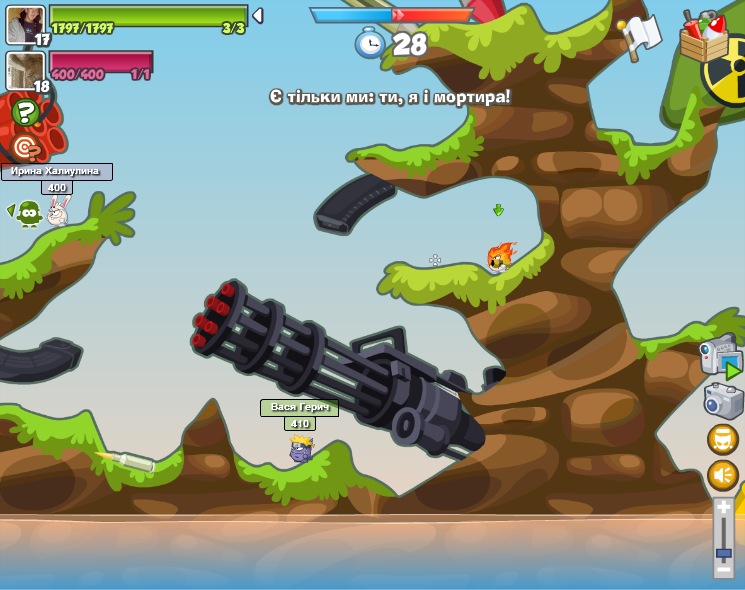Click the blue zoom slider handle

723,553
